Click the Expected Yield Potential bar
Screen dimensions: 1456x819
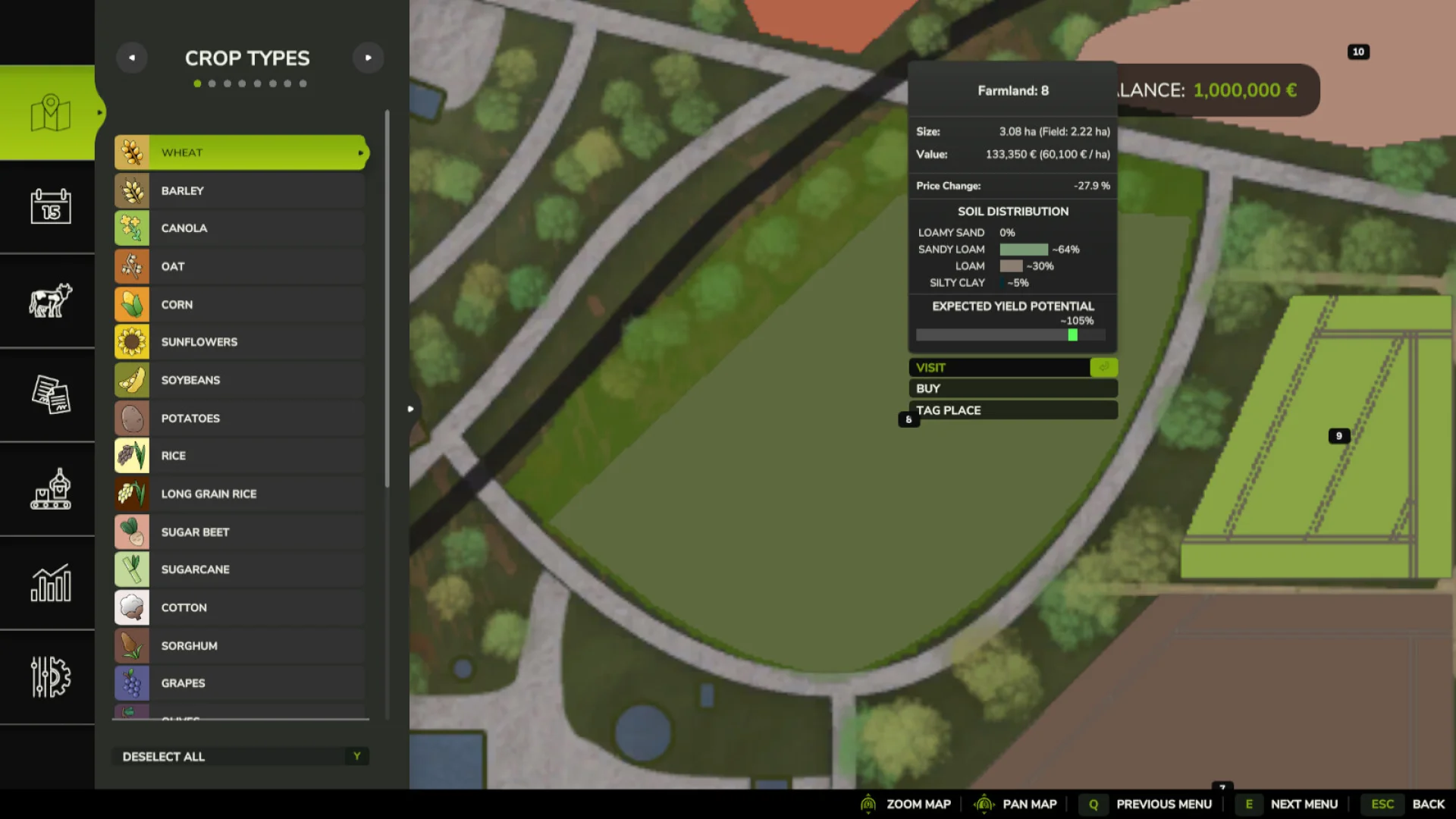coord(1012,334)
